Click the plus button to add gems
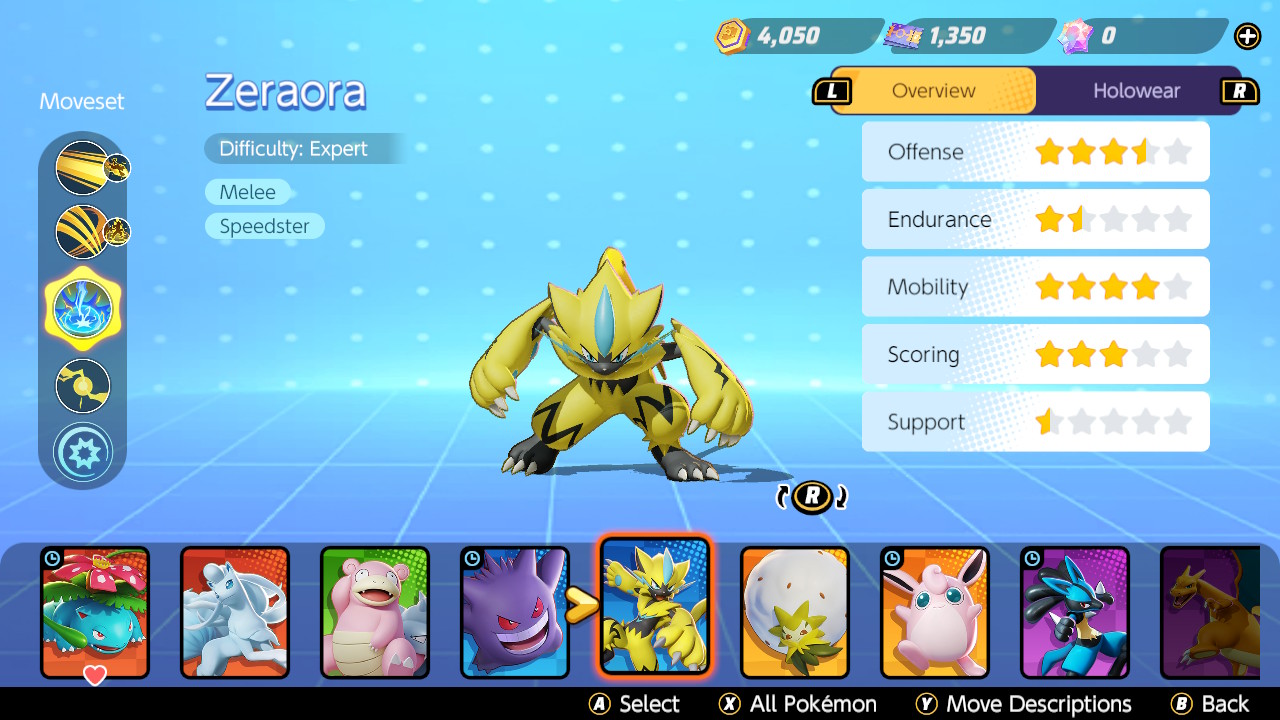 (1247, 37)
